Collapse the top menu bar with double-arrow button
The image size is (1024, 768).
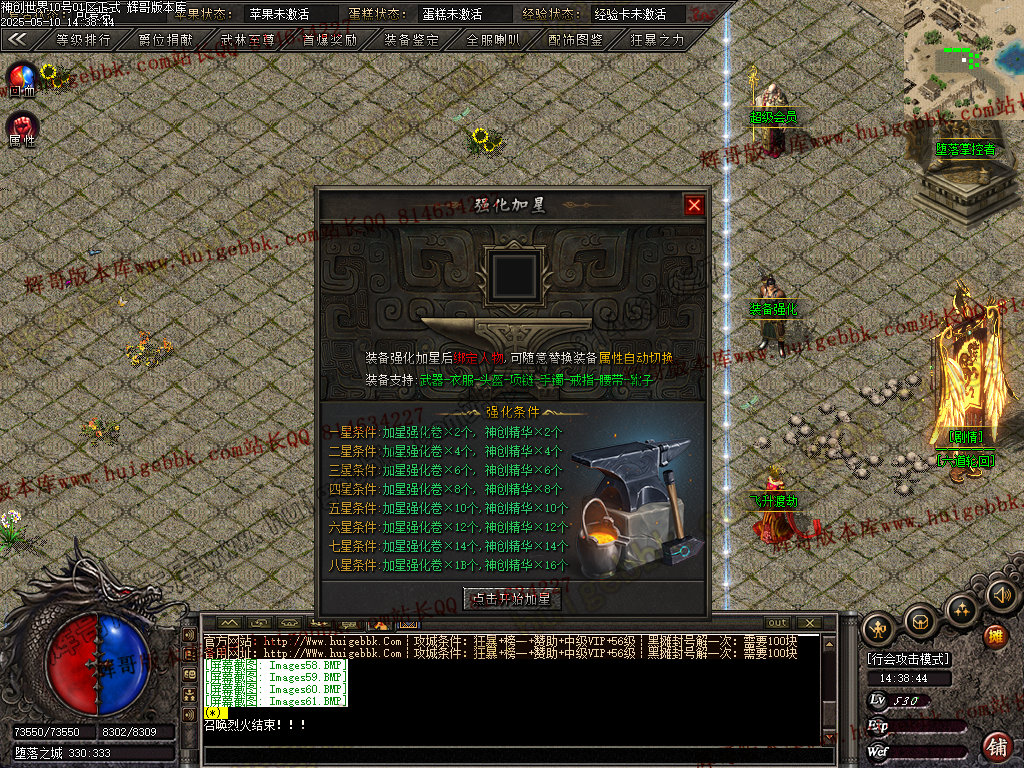point(18,39)
